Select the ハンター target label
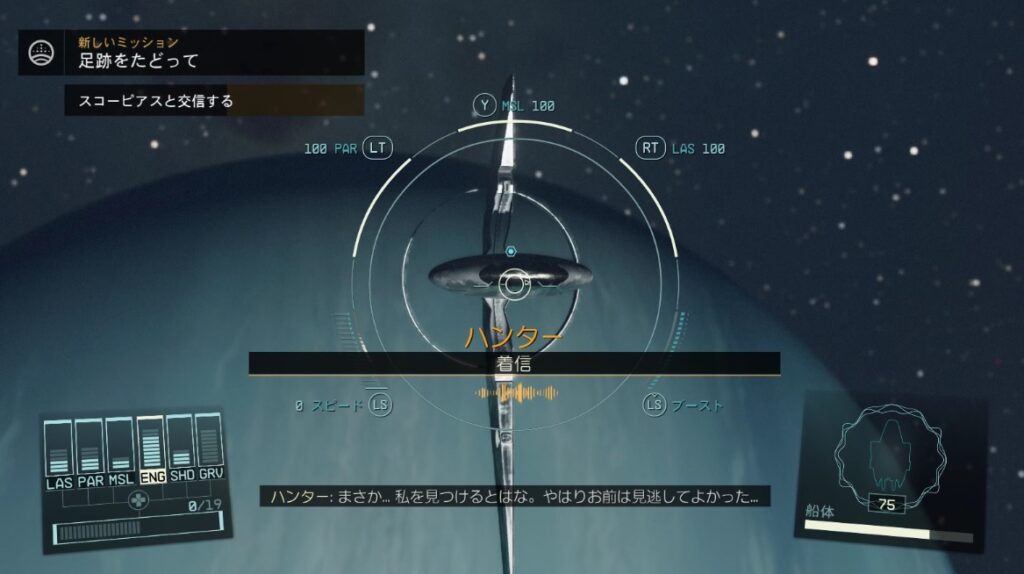The image size is (1024, 574). click(513, 336)
